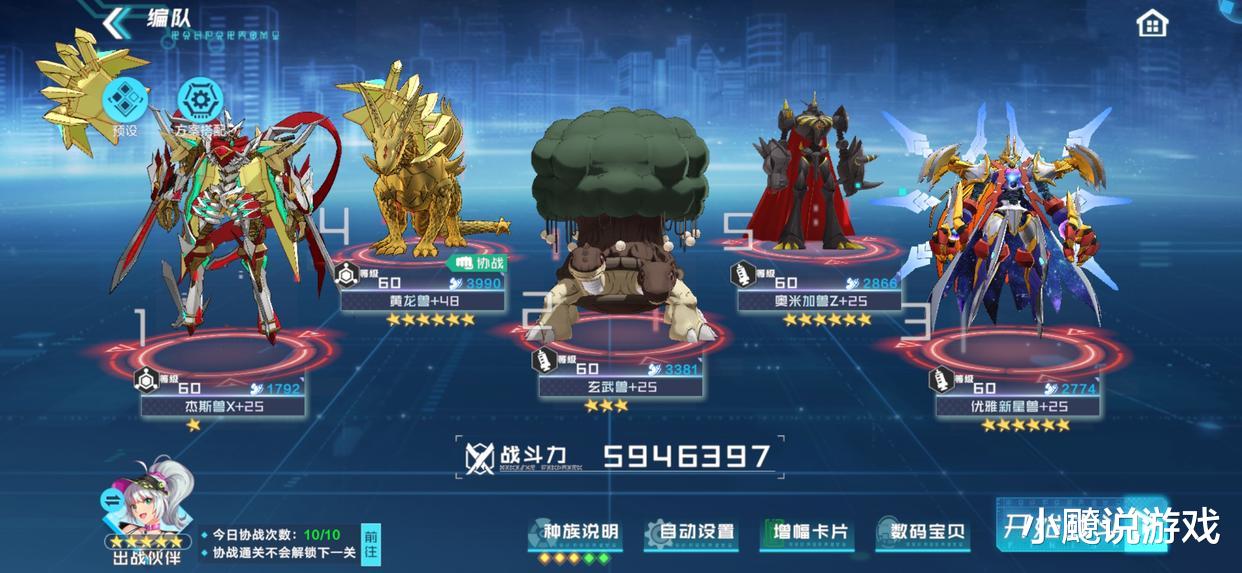Screen dimensions: 1242x573
Task: Go back from the 编队 screen
Action: point(119,20)
